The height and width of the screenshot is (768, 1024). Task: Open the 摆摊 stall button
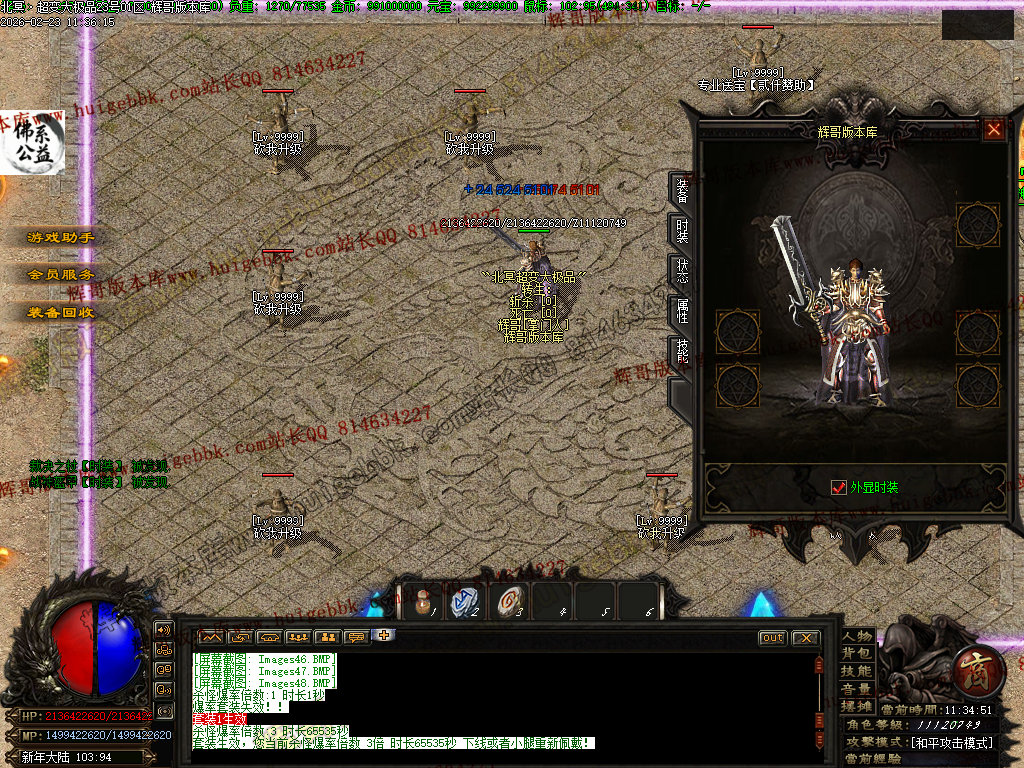pyautogui.click(x=857, y=706)
